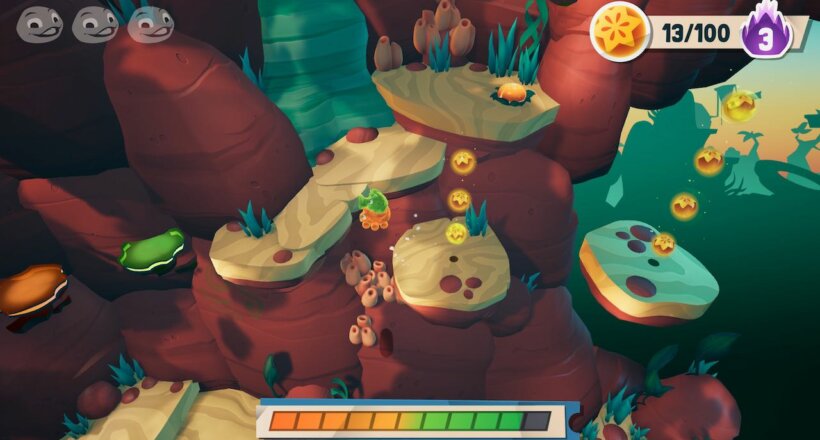Viewport: 820px width, 440px height.
Task: Select the purple flame icon
Action: click(x=767, y=33)
